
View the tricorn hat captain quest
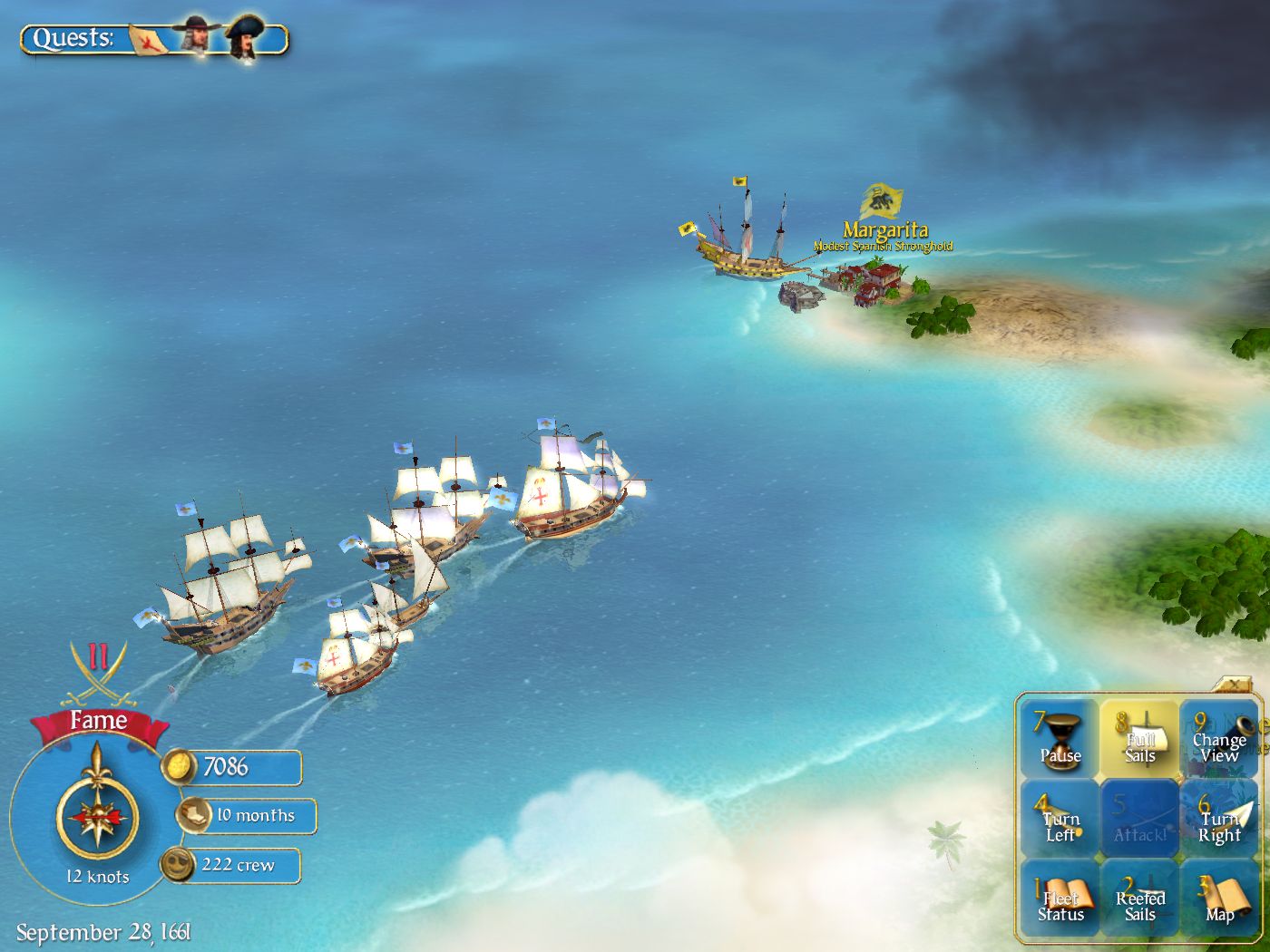[243, 38]
